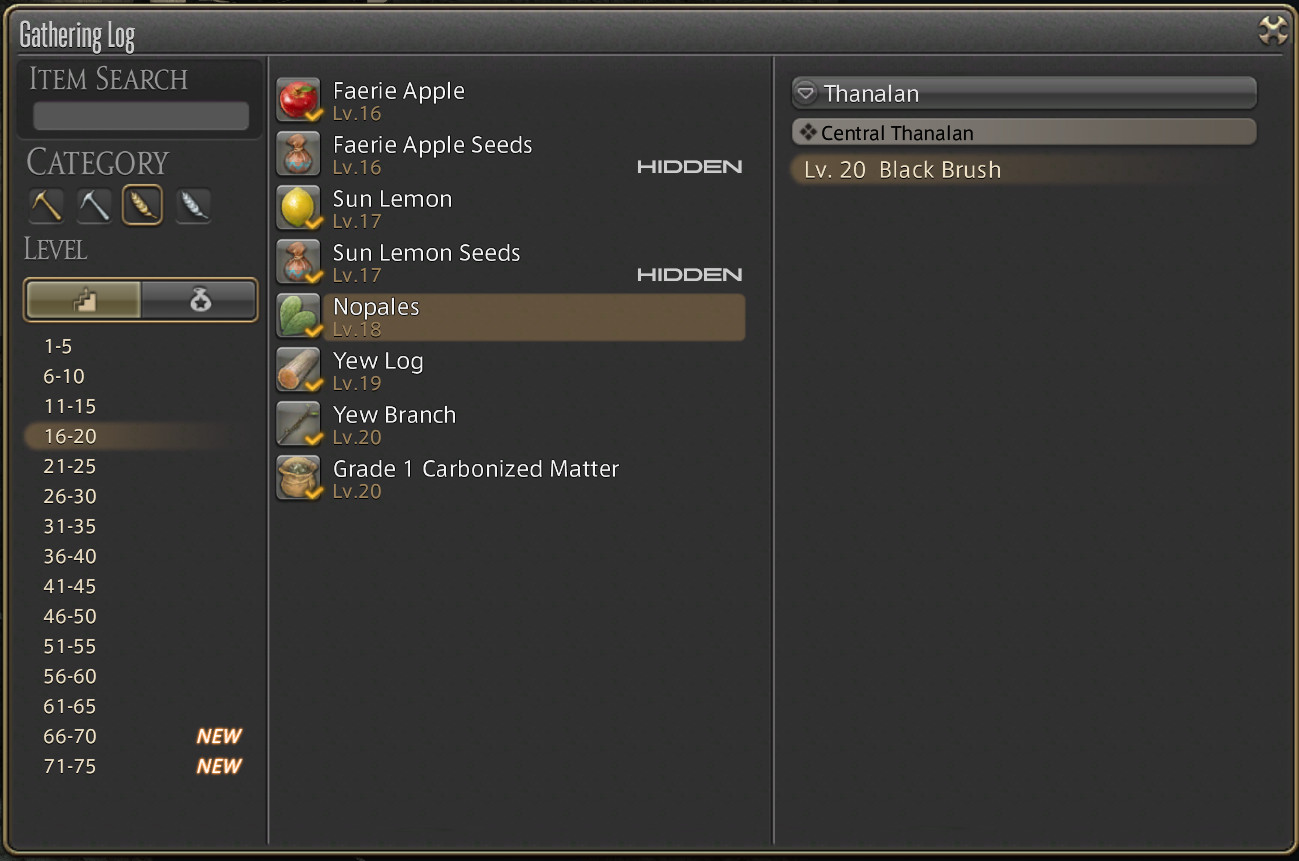Choose the silver wheat category icon
This screenshot has width=1299, height=861.
tap(193, 206)
